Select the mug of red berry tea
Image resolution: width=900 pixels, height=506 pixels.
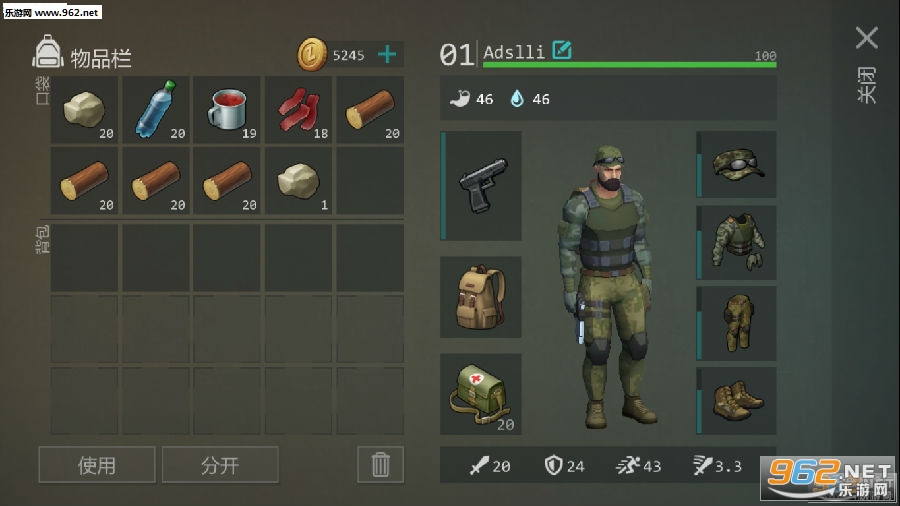(227, 110)
